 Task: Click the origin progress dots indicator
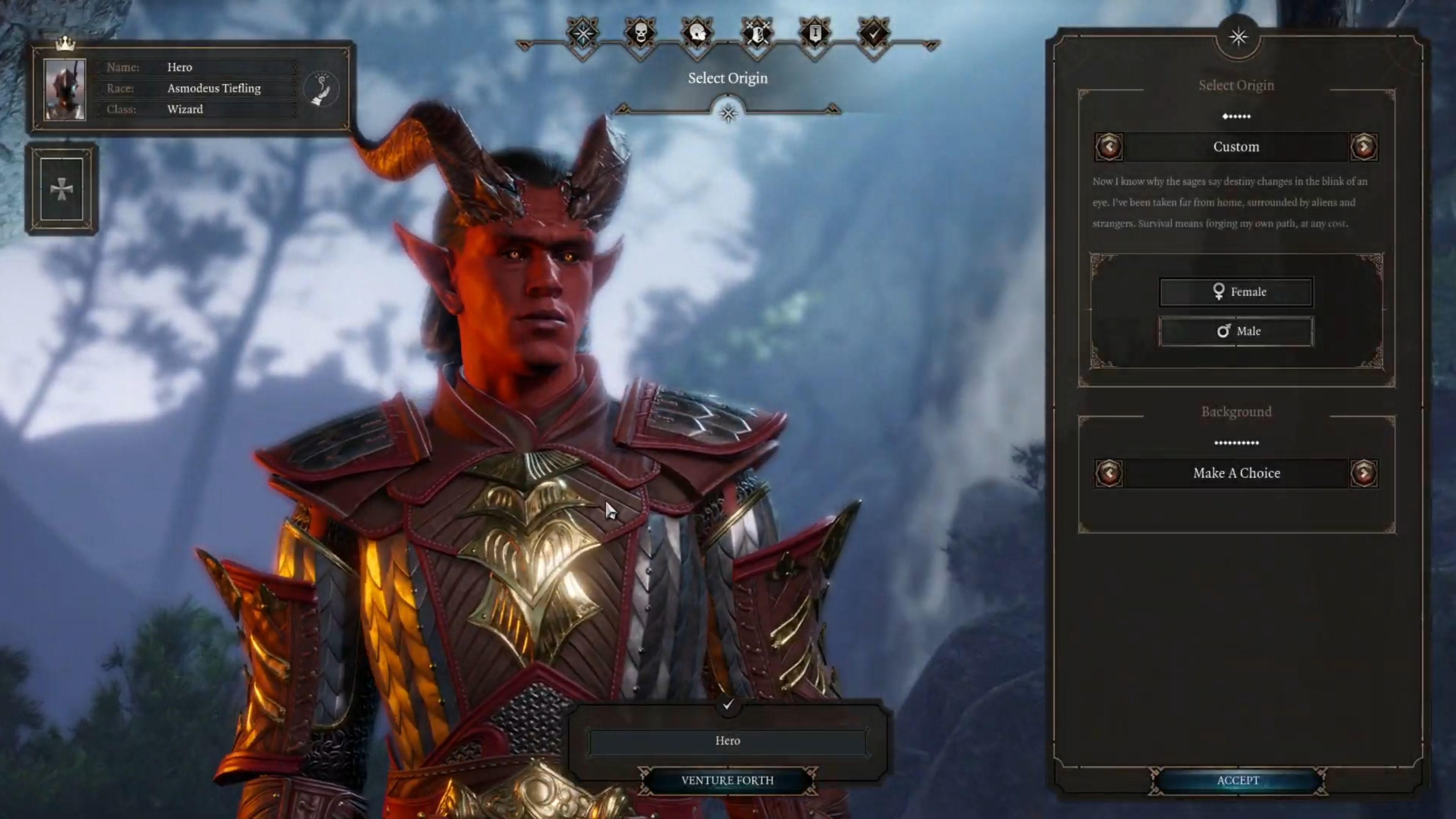[1236, 116]
